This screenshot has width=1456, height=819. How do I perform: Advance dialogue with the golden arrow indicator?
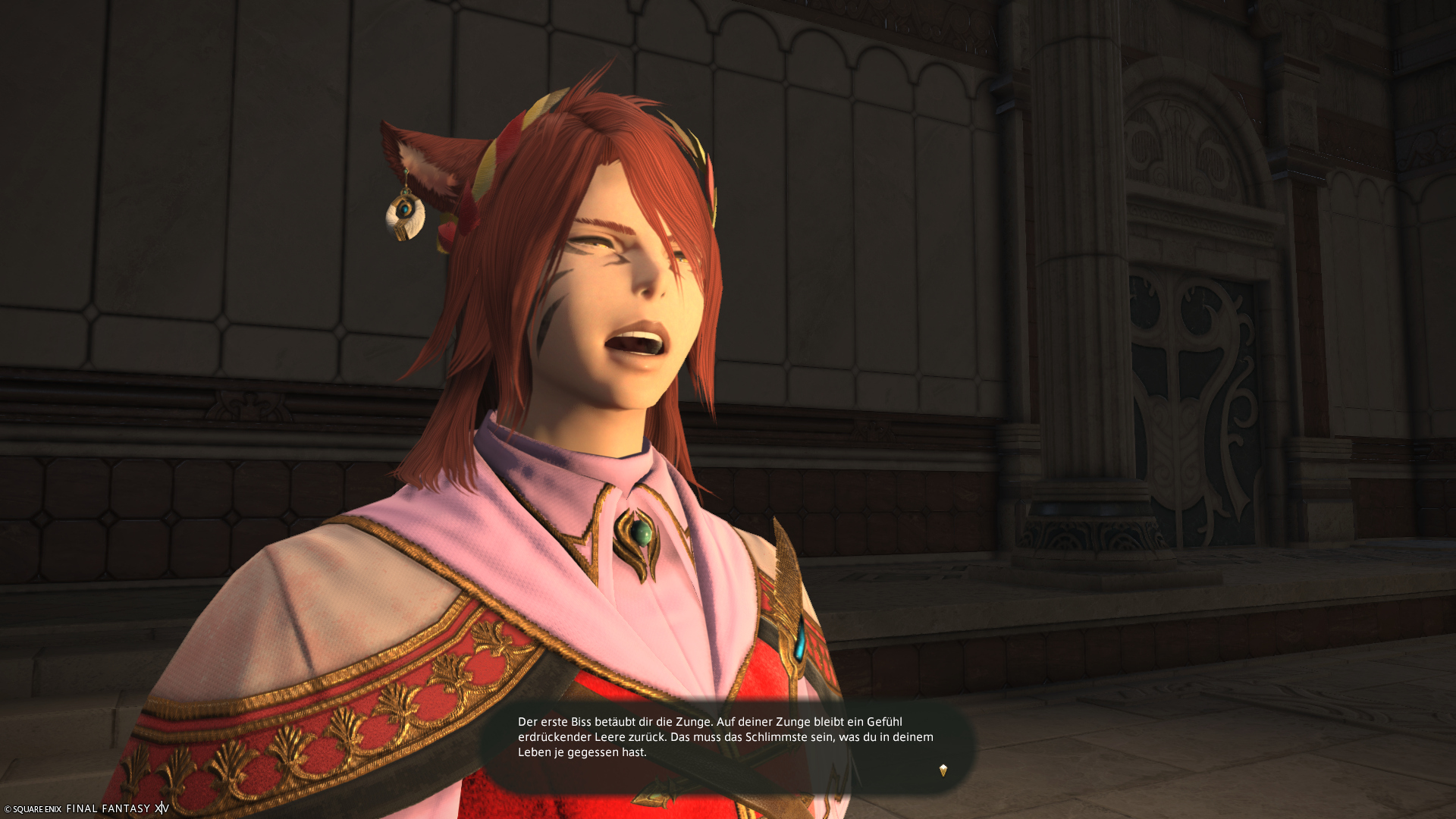943,770
